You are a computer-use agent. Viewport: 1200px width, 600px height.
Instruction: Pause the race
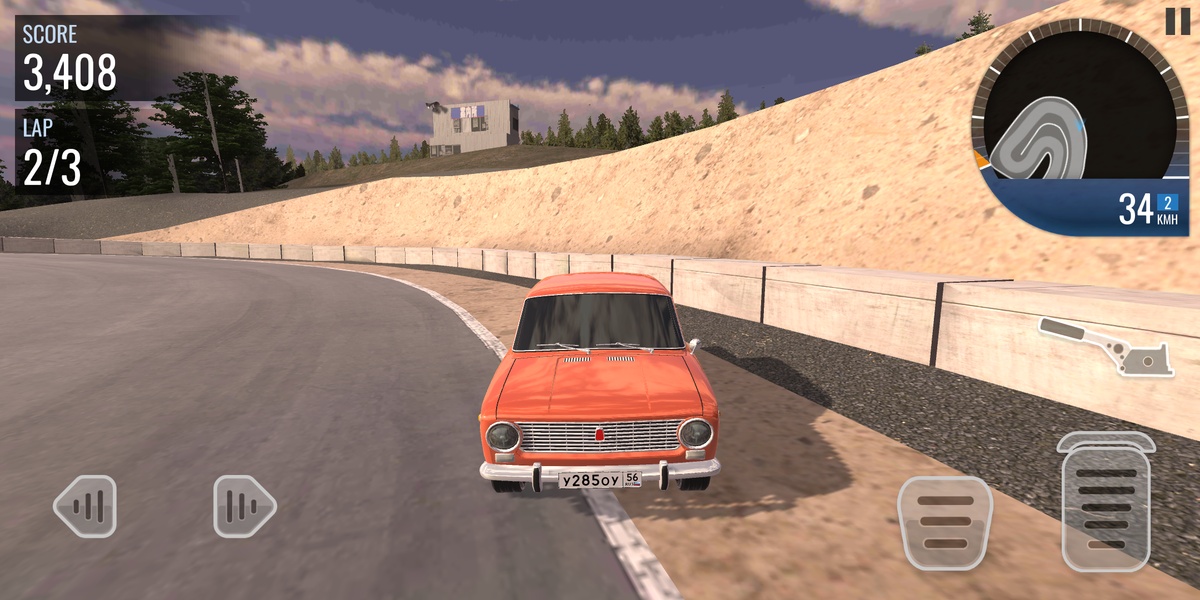coord(1176,21)
